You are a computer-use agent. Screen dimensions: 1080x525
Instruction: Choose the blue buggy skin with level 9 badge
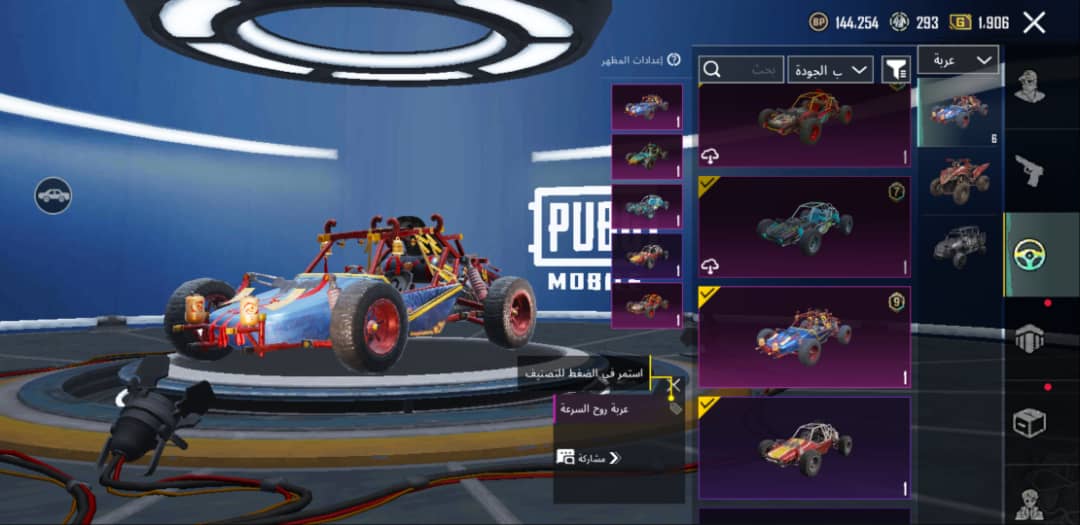click(804, 337)
